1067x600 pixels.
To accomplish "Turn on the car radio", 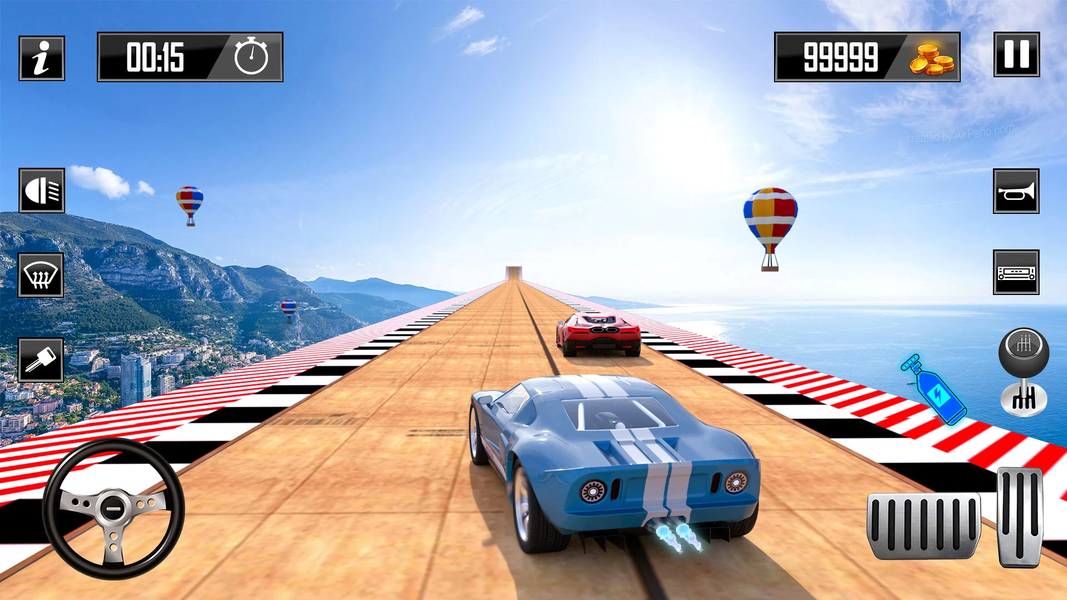I will (x=1015, y=272).
